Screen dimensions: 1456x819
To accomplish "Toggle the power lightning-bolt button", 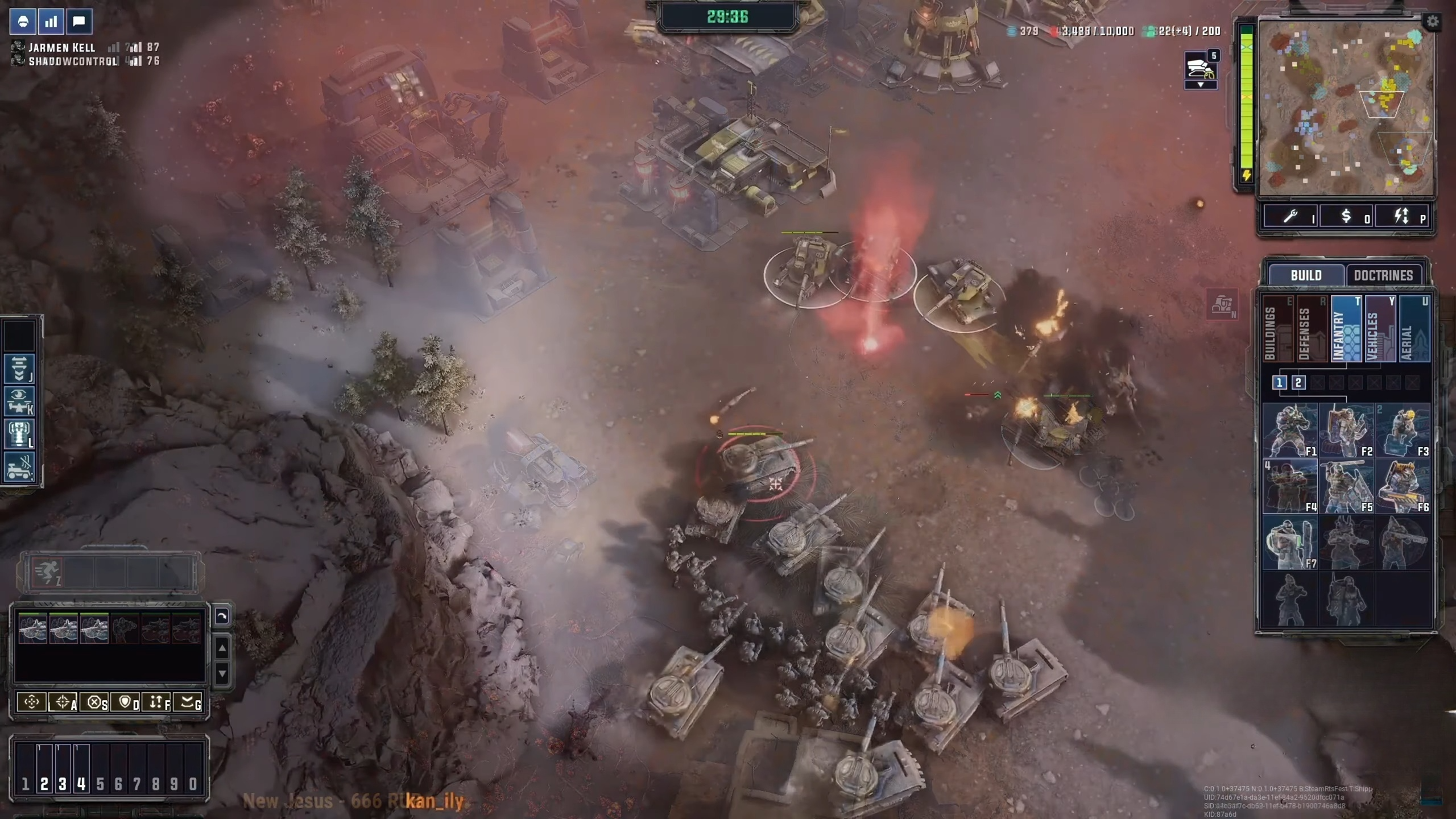I will click(1401, 216).
